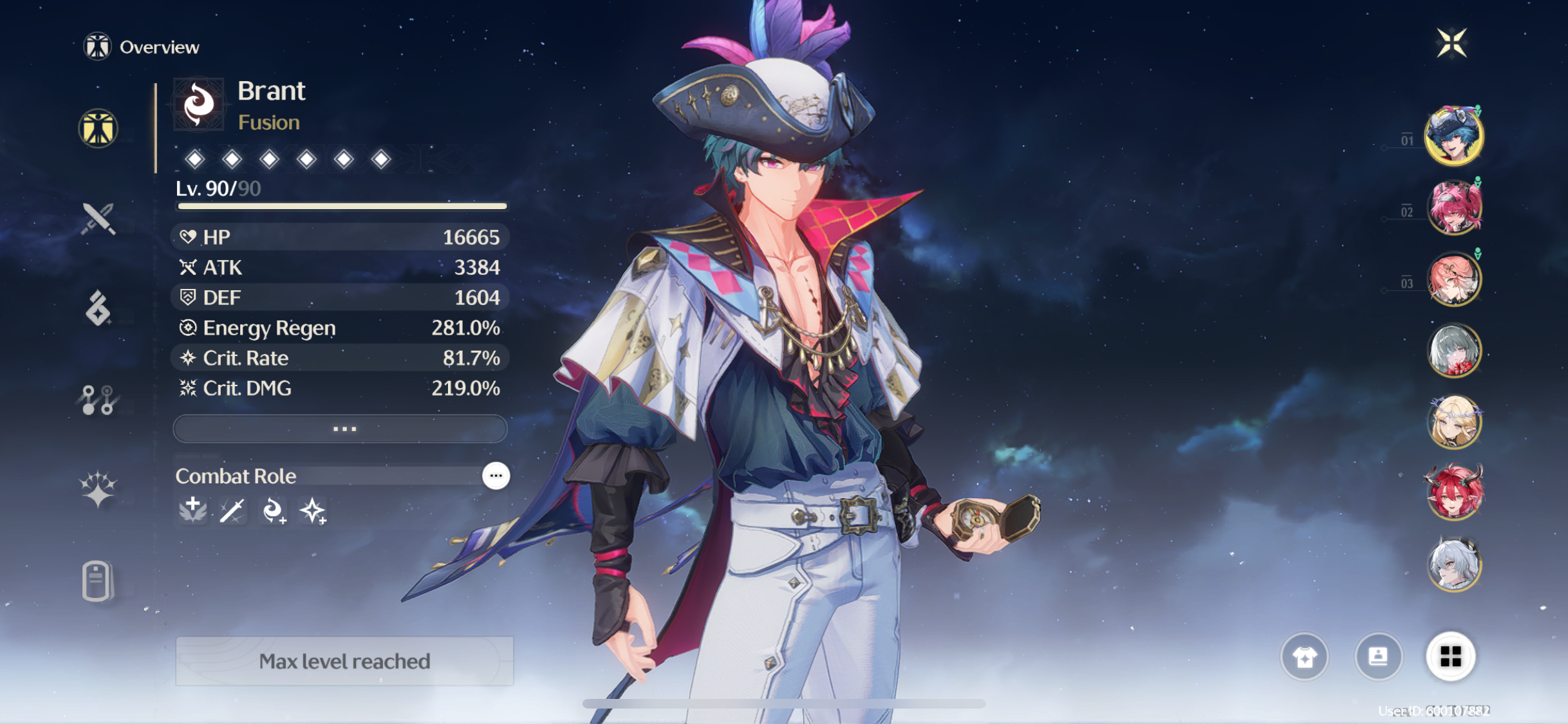Open the character grid view button

(1450, 657)
